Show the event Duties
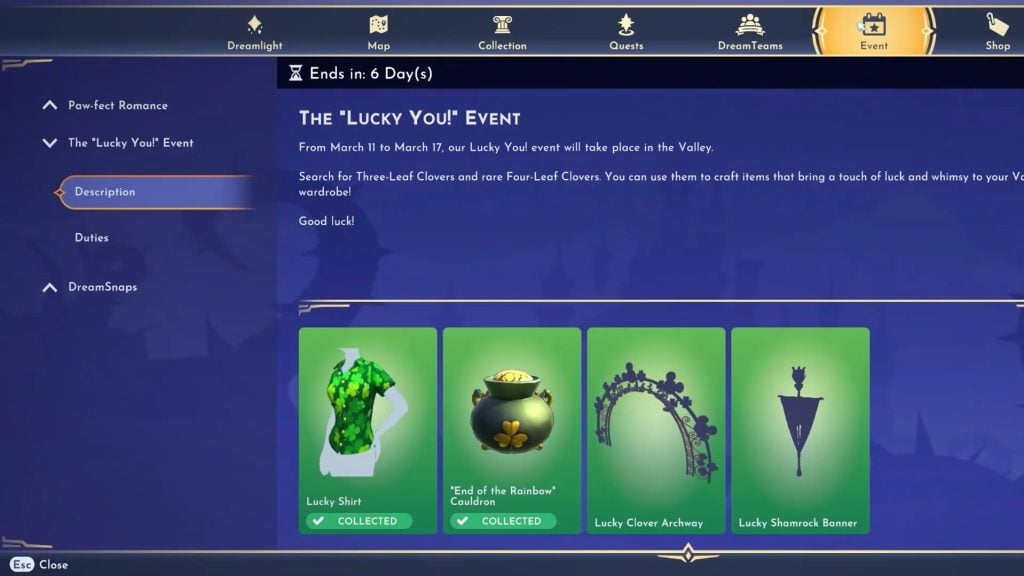1024x576 pixels. (92, 238)
